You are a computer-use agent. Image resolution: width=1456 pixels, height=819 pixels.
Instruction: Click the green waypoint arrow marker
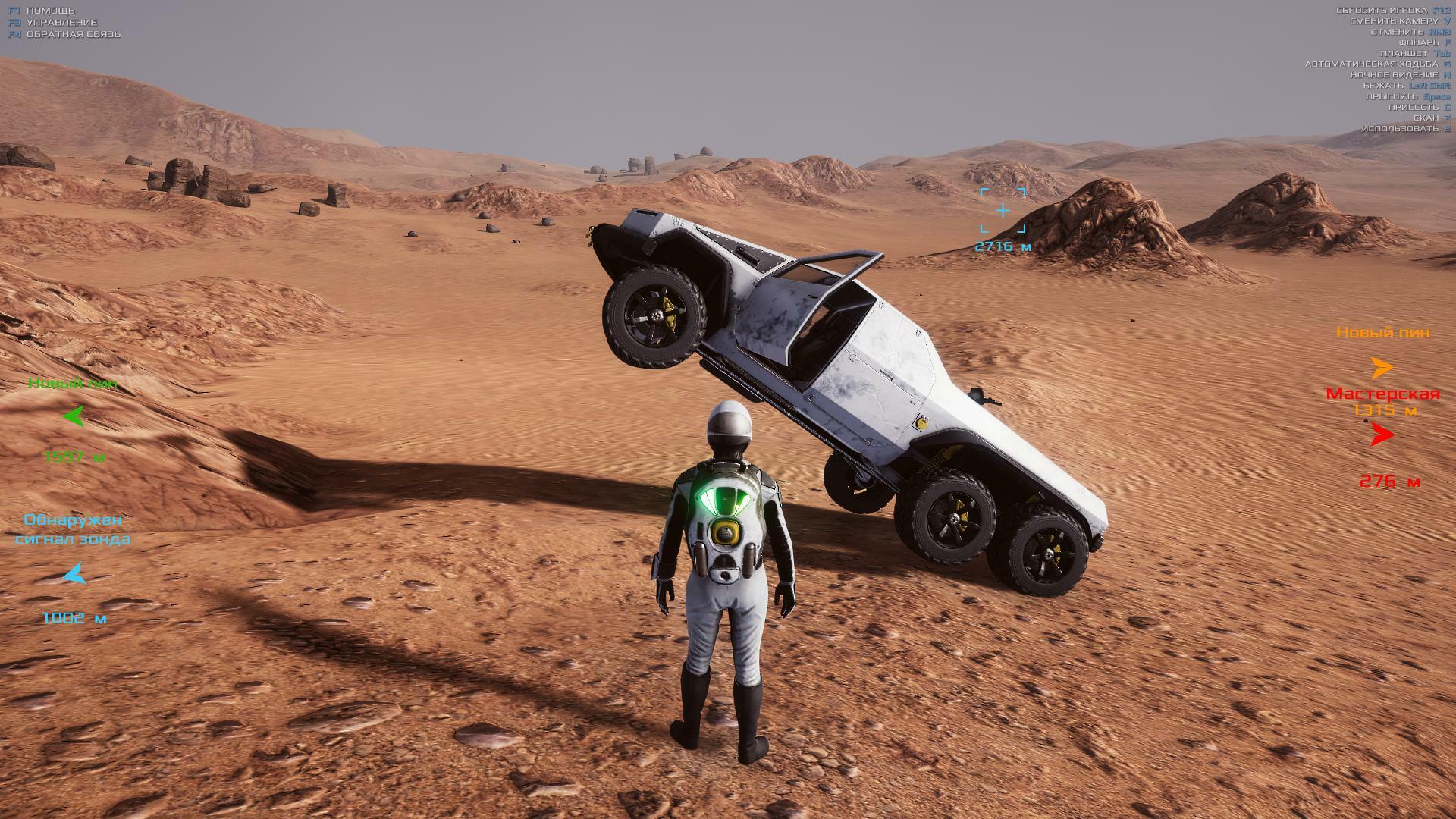point(74,416)
